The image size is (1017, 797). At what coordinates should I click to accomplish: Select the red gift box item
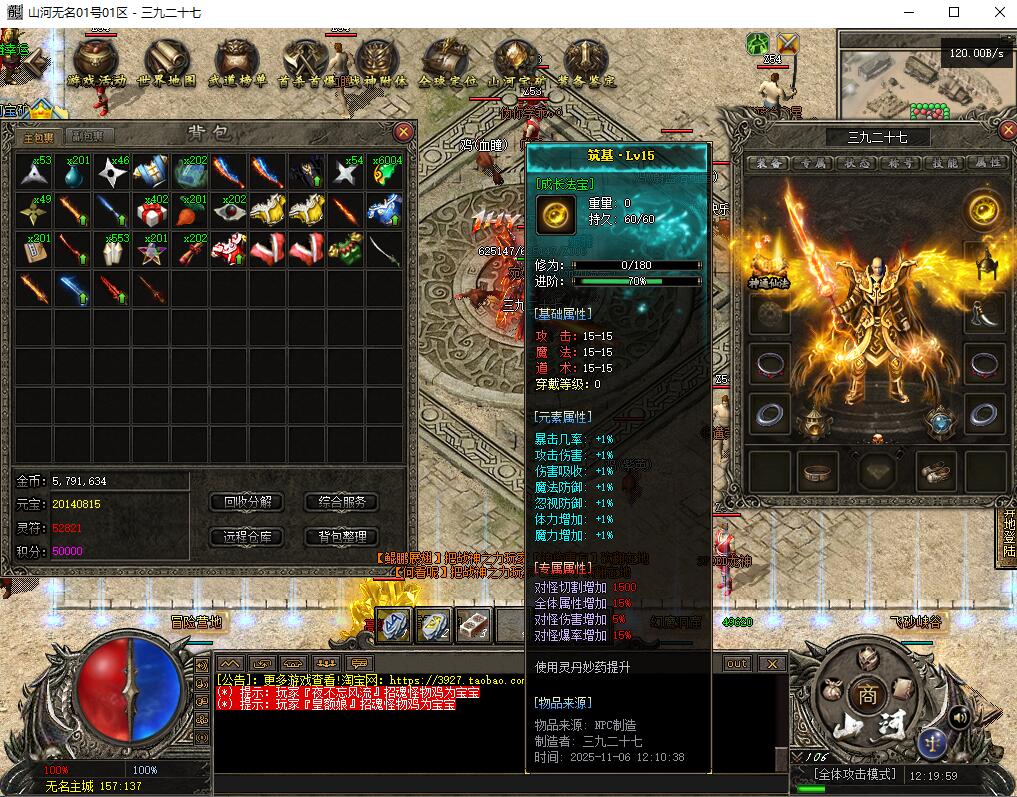pyautogui.click(x=151, y=210)
